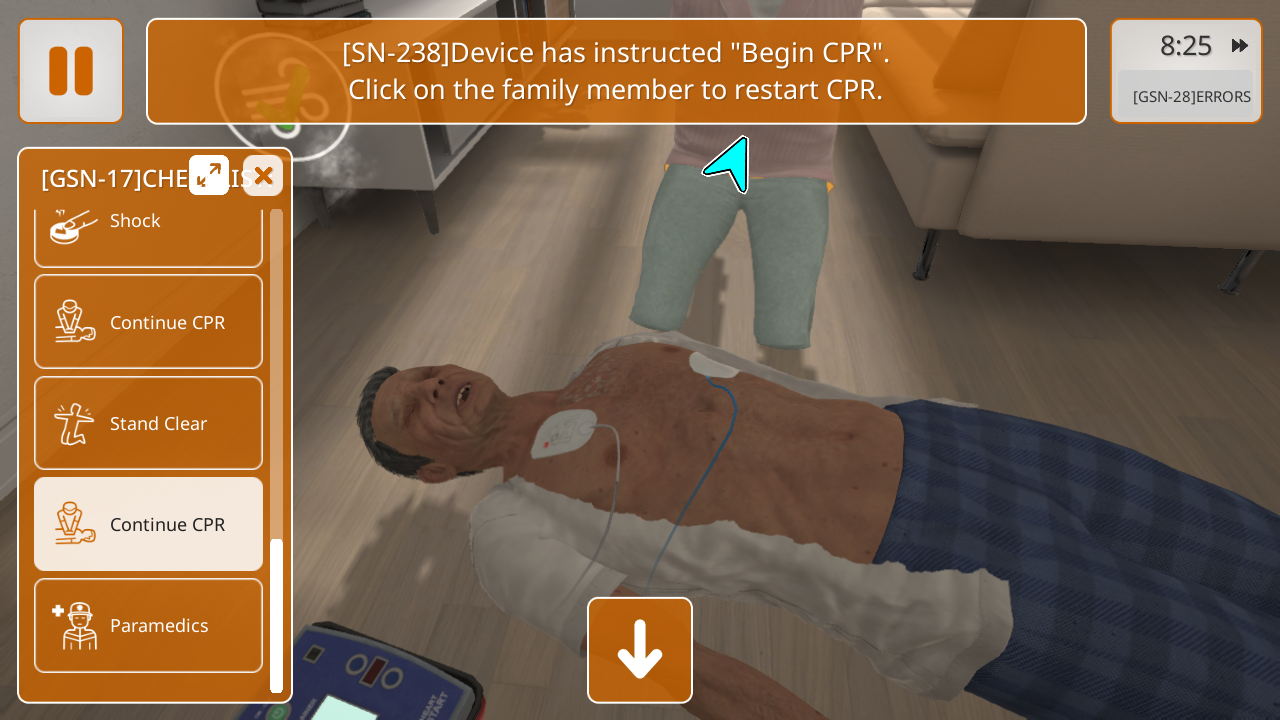Pause the simulation with the pause button
Viewport: 1280px width, 720px height.
pos(71,71)
